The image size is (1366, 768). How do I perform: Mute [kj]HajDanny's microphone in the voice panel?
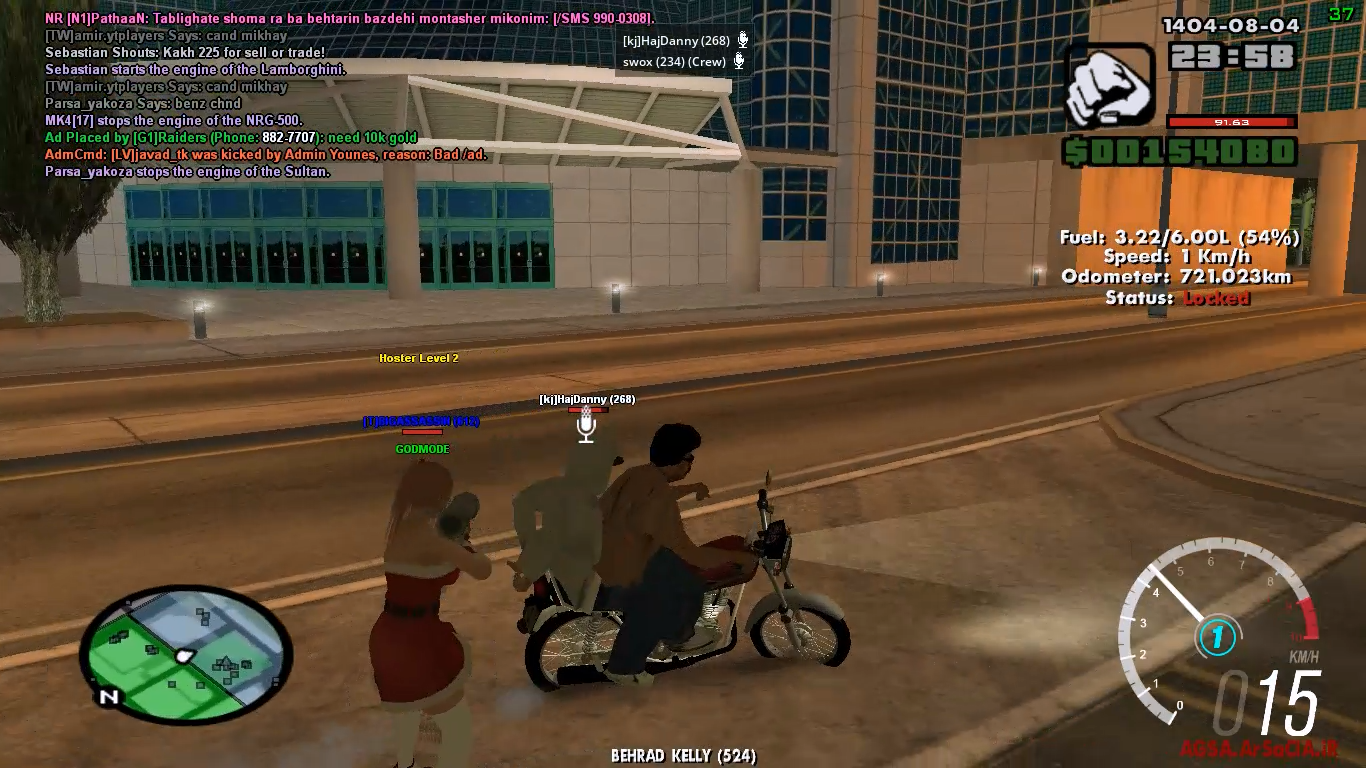click(738, 42)
